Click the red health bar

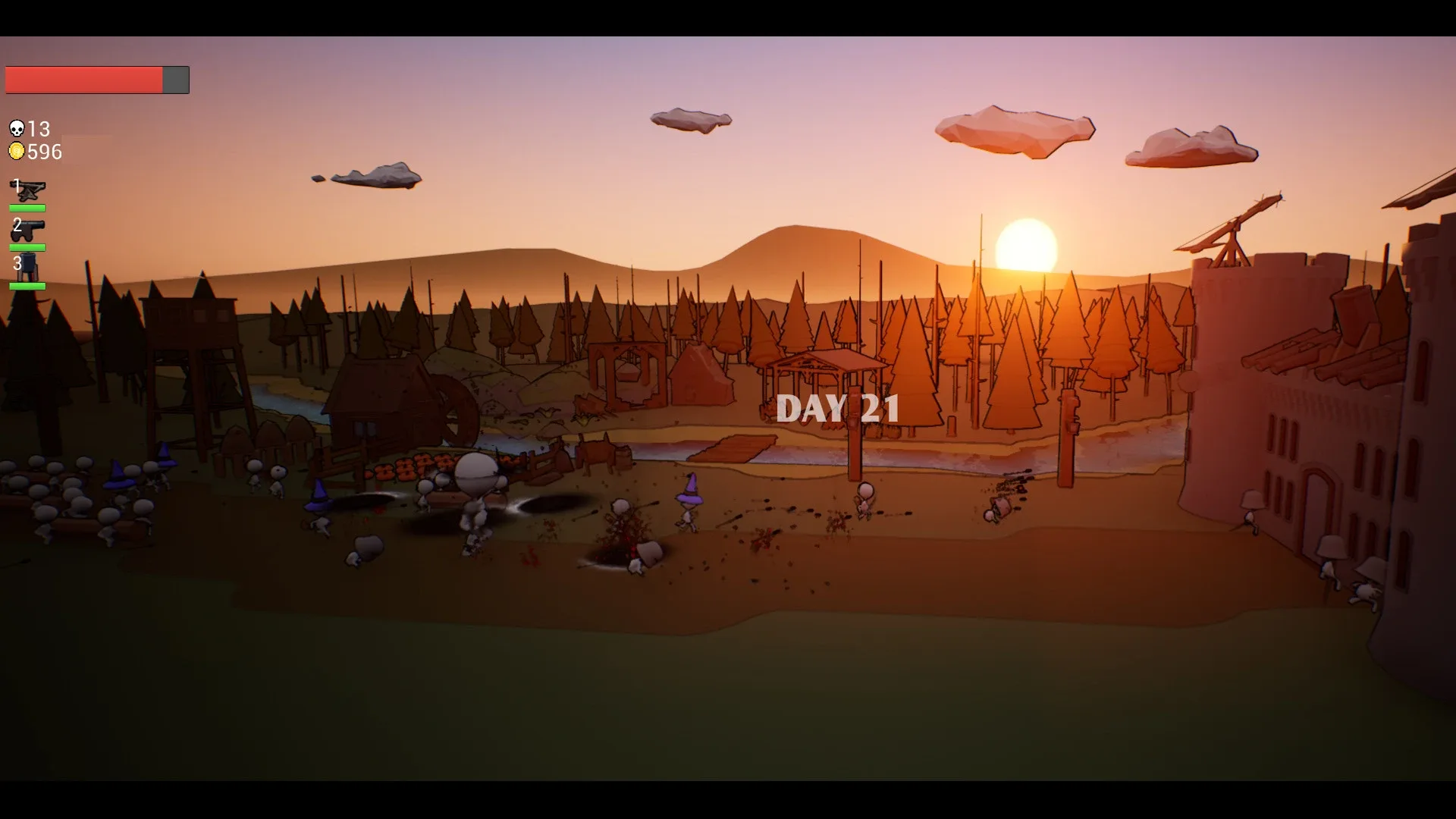pos(83,78)
